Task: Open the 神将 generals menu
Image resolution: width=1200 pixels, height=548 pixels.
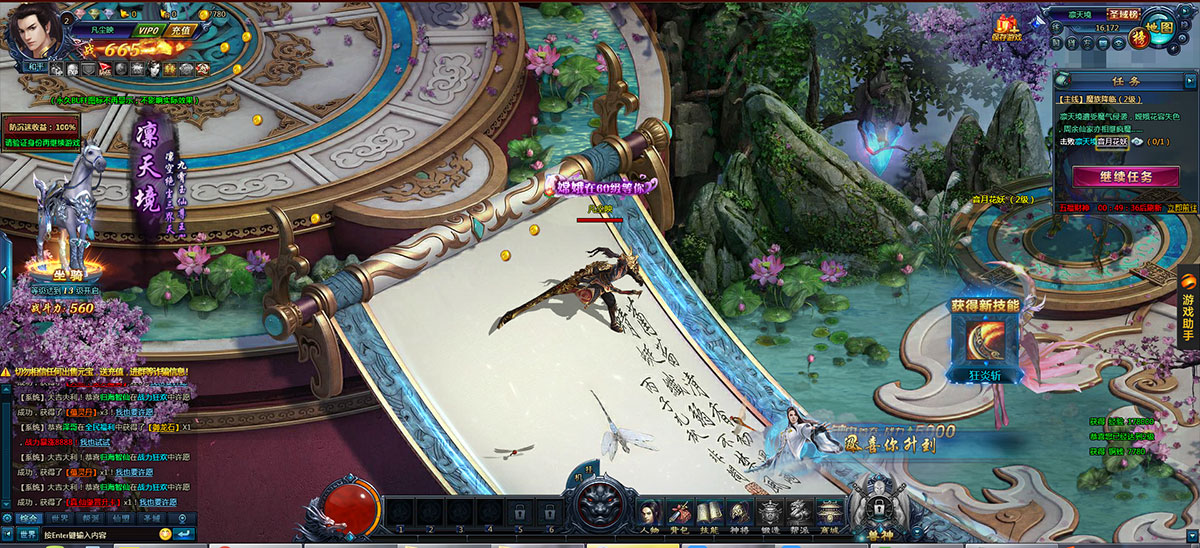Action: pos(740,513)
